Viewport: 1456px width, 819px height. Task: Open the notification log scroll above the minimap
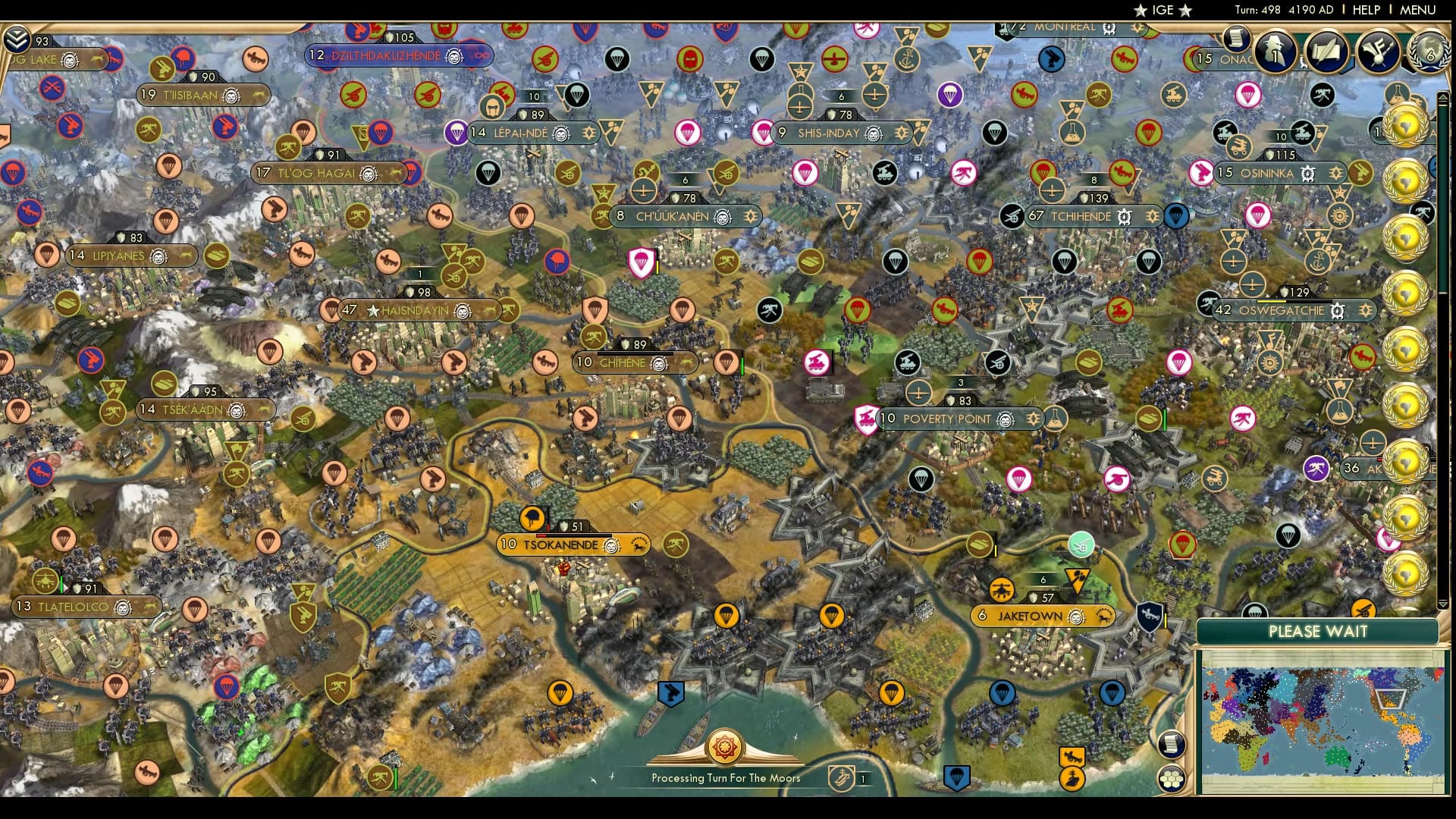point(1171,745)
